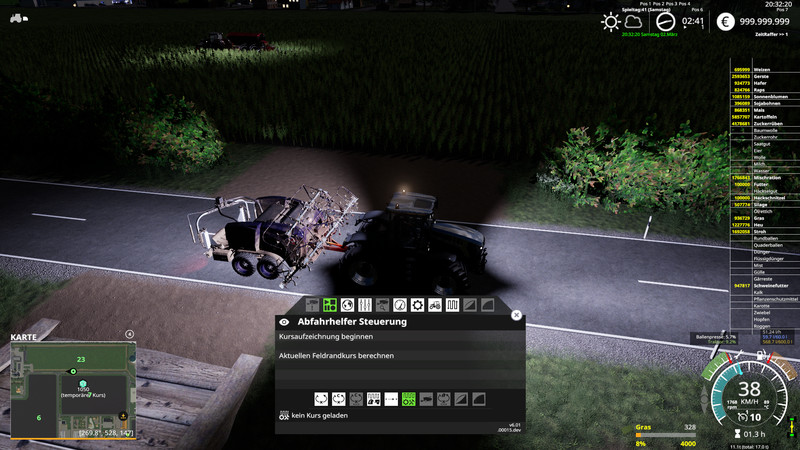The width and height of the screenshot is (800, 450).
Task: Open the zigzag course pattern tab
Action: coord(452,304)
